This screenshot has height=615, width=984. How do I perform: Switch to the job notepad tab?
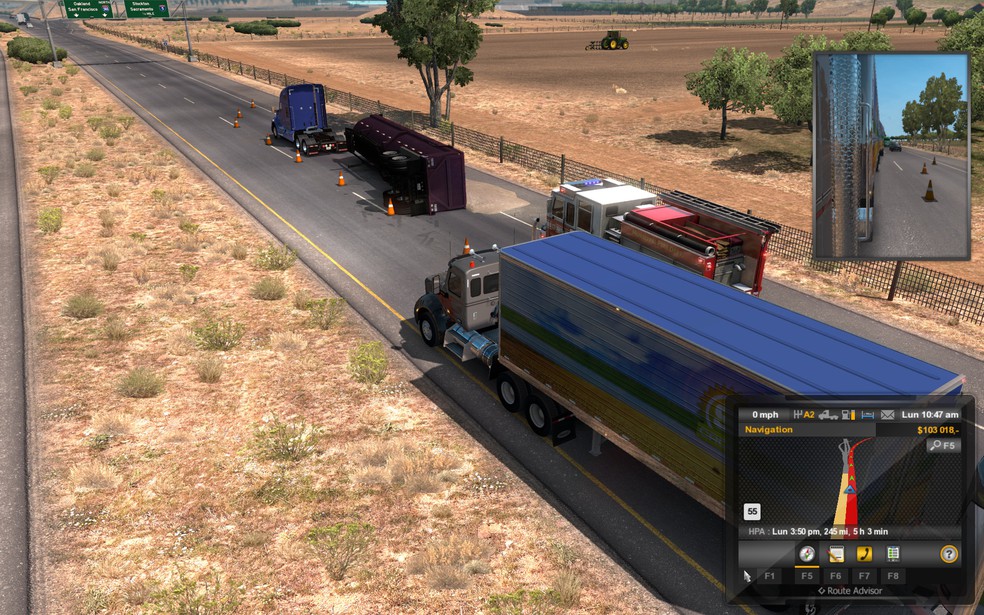pyautogui.click(x=836, y=554)
